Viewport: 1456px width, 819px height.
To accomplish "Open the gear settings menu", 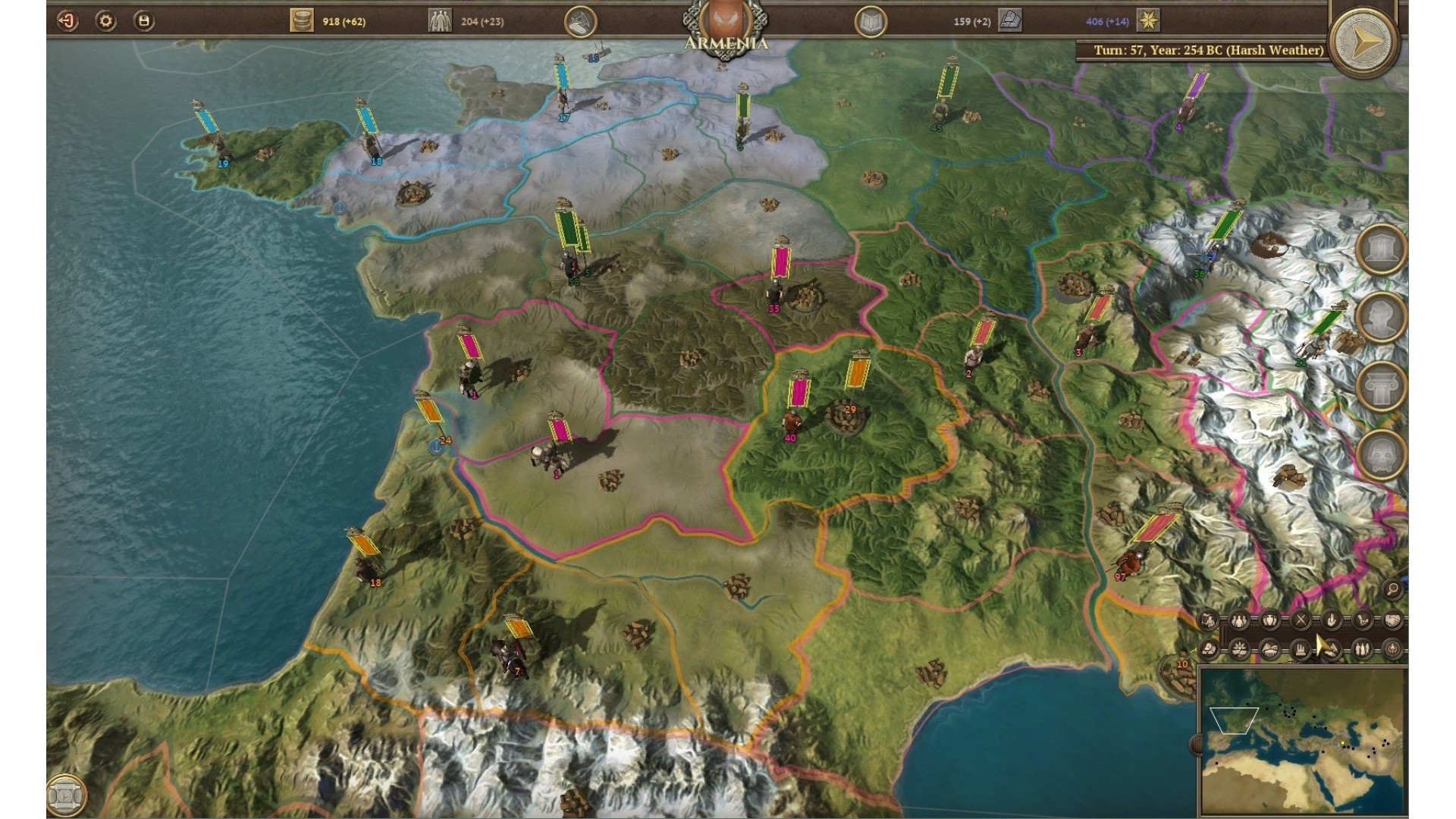I will 105,21.
